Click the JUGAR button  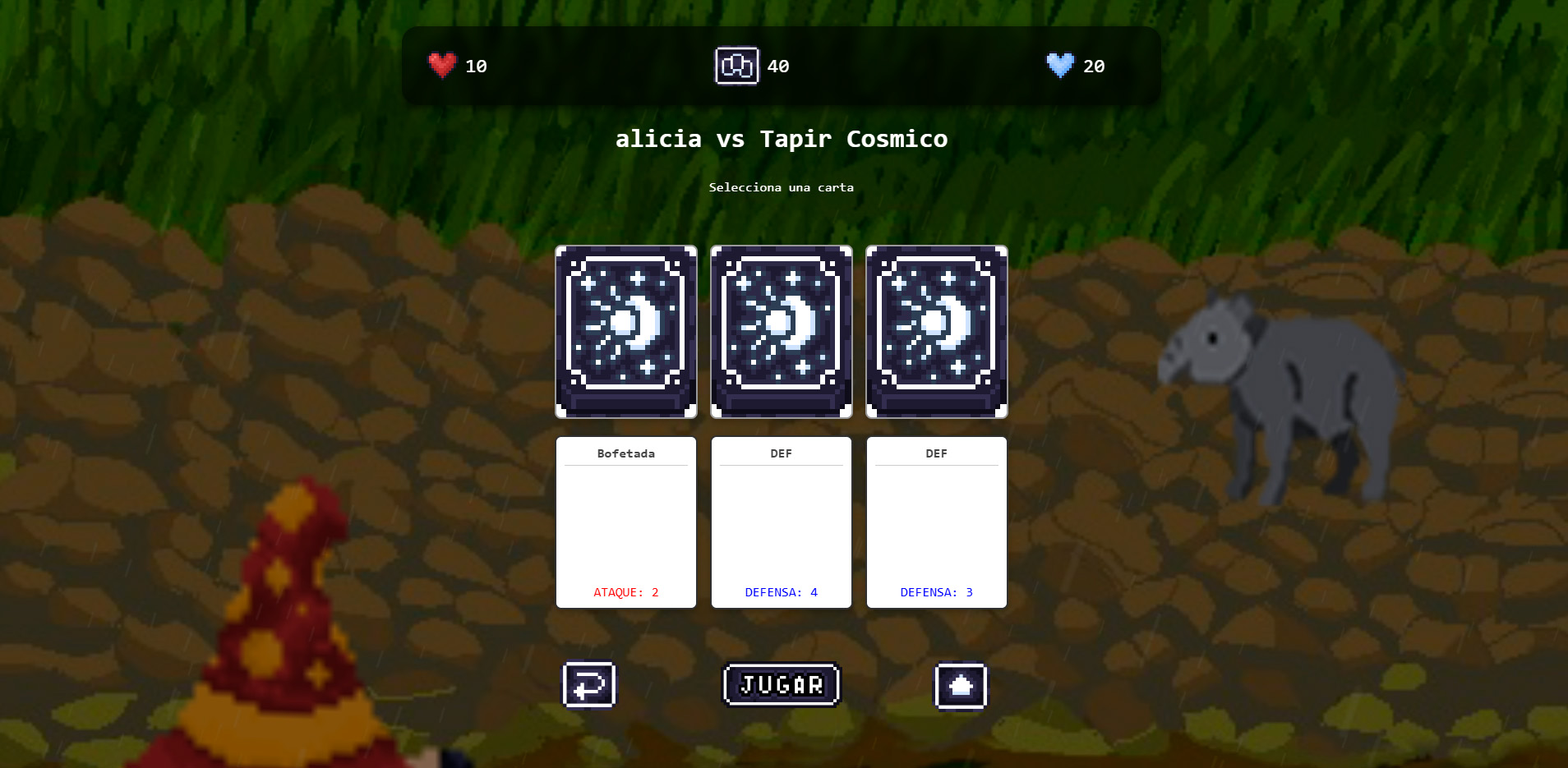781,684
